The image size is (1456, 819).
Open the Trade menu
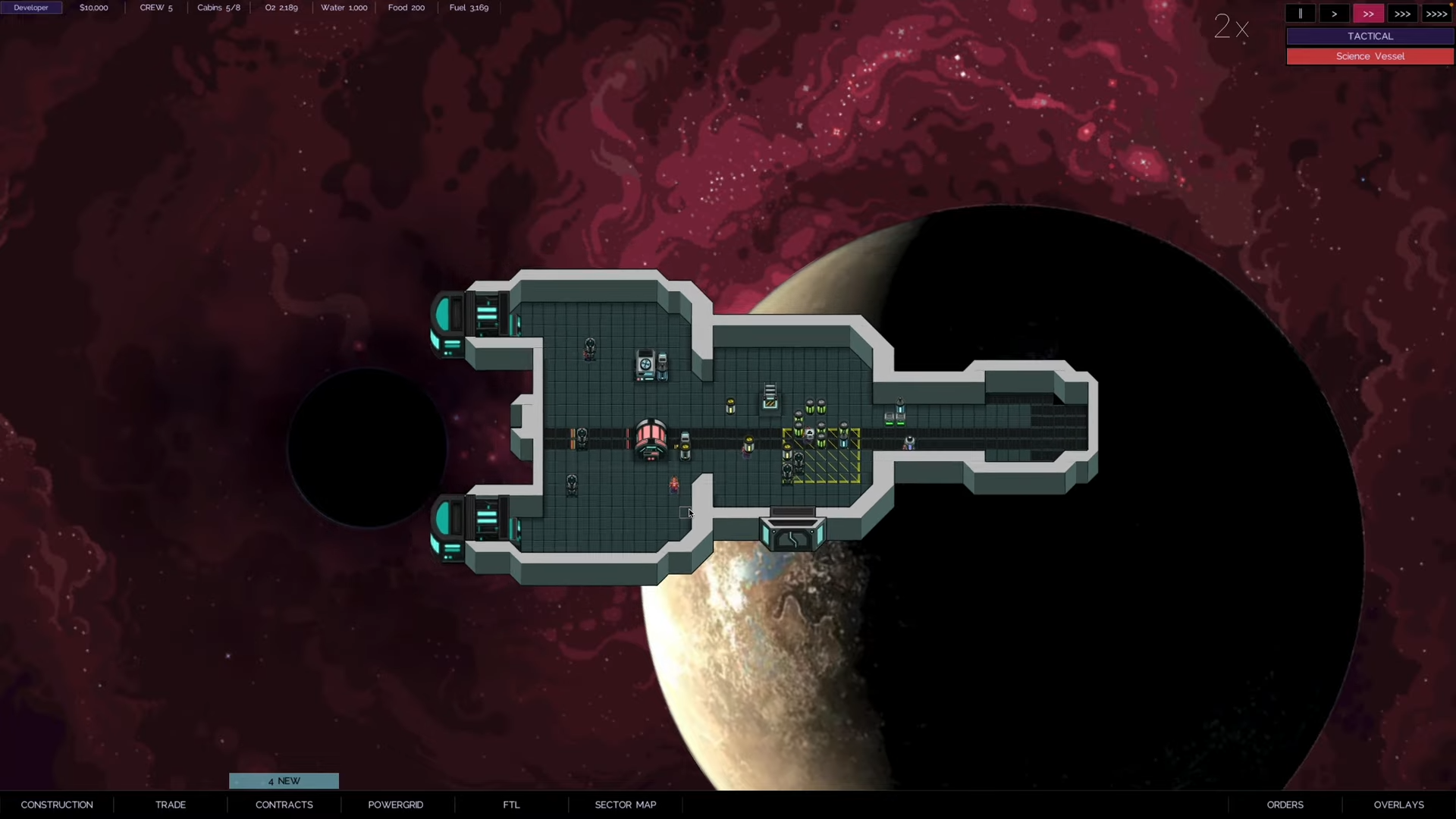click(171, 805)
